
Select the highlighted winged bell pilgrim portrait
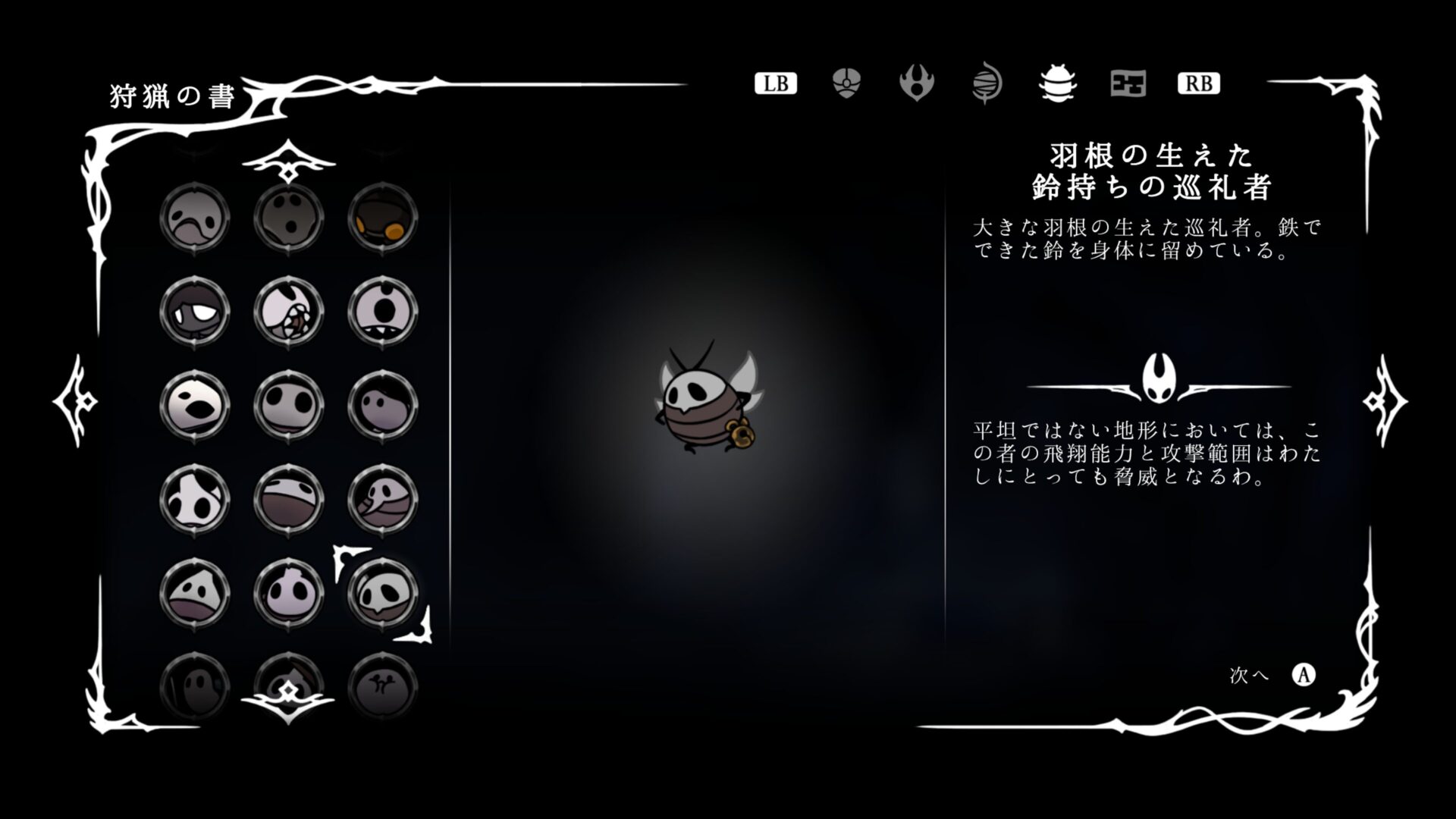(383, 595)
